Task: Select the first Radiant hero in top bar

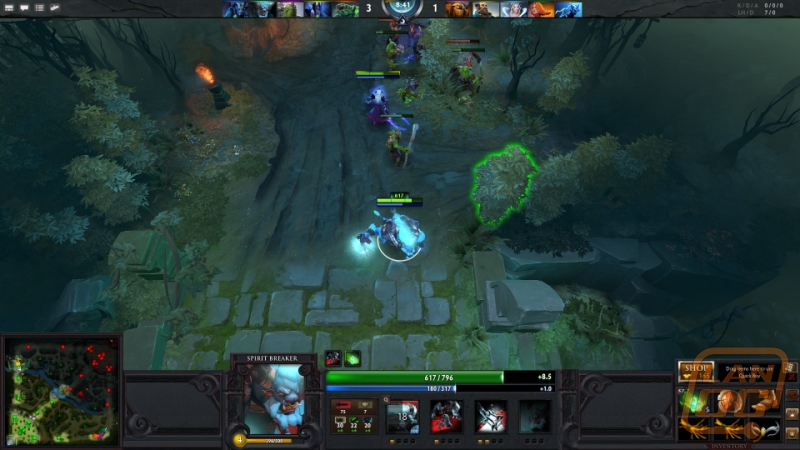Action: click(x=233, y=9)
